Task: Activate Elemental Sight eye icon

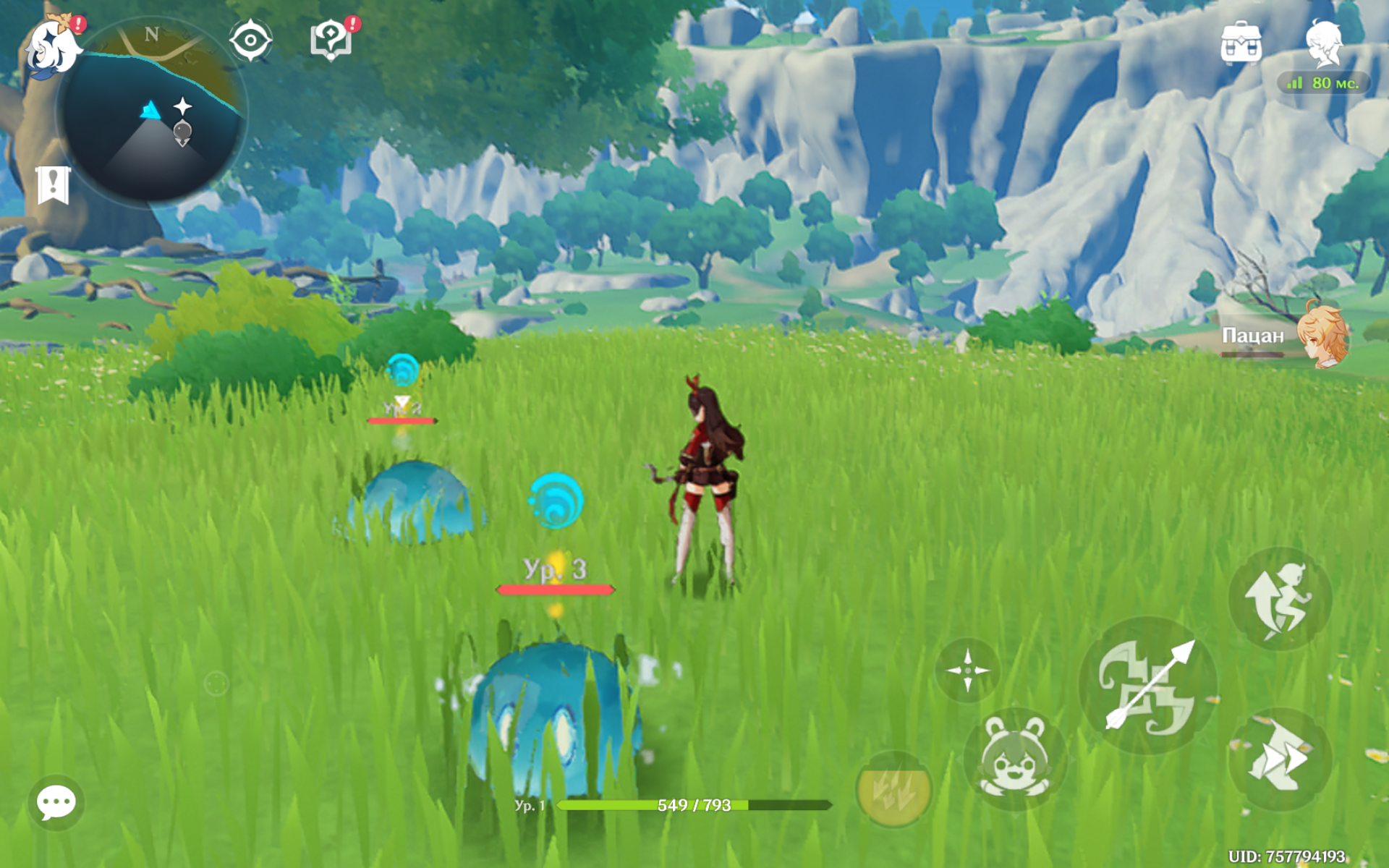Action: (250, 40)
